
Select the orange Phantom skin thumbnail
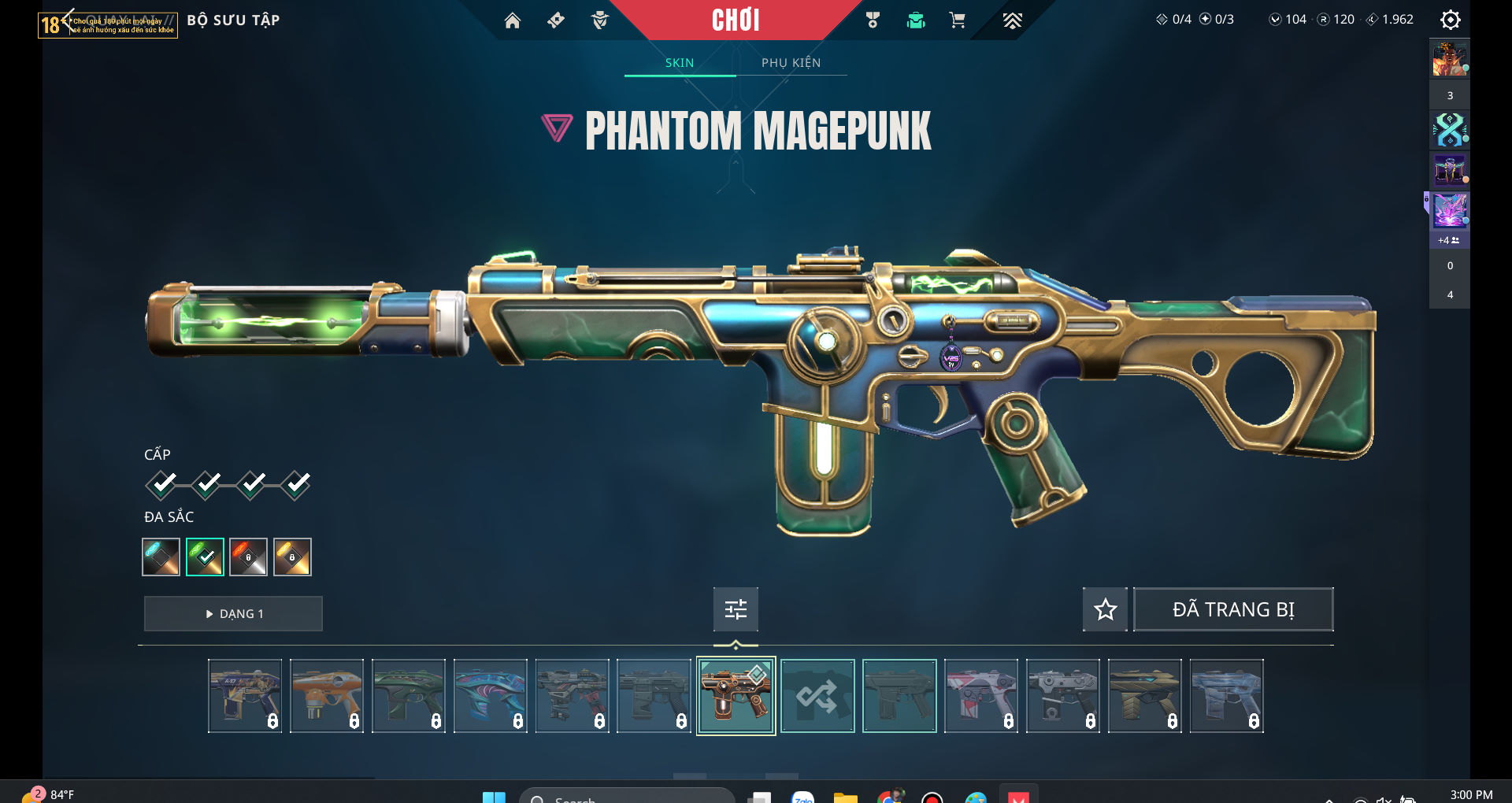click(327, 696)
